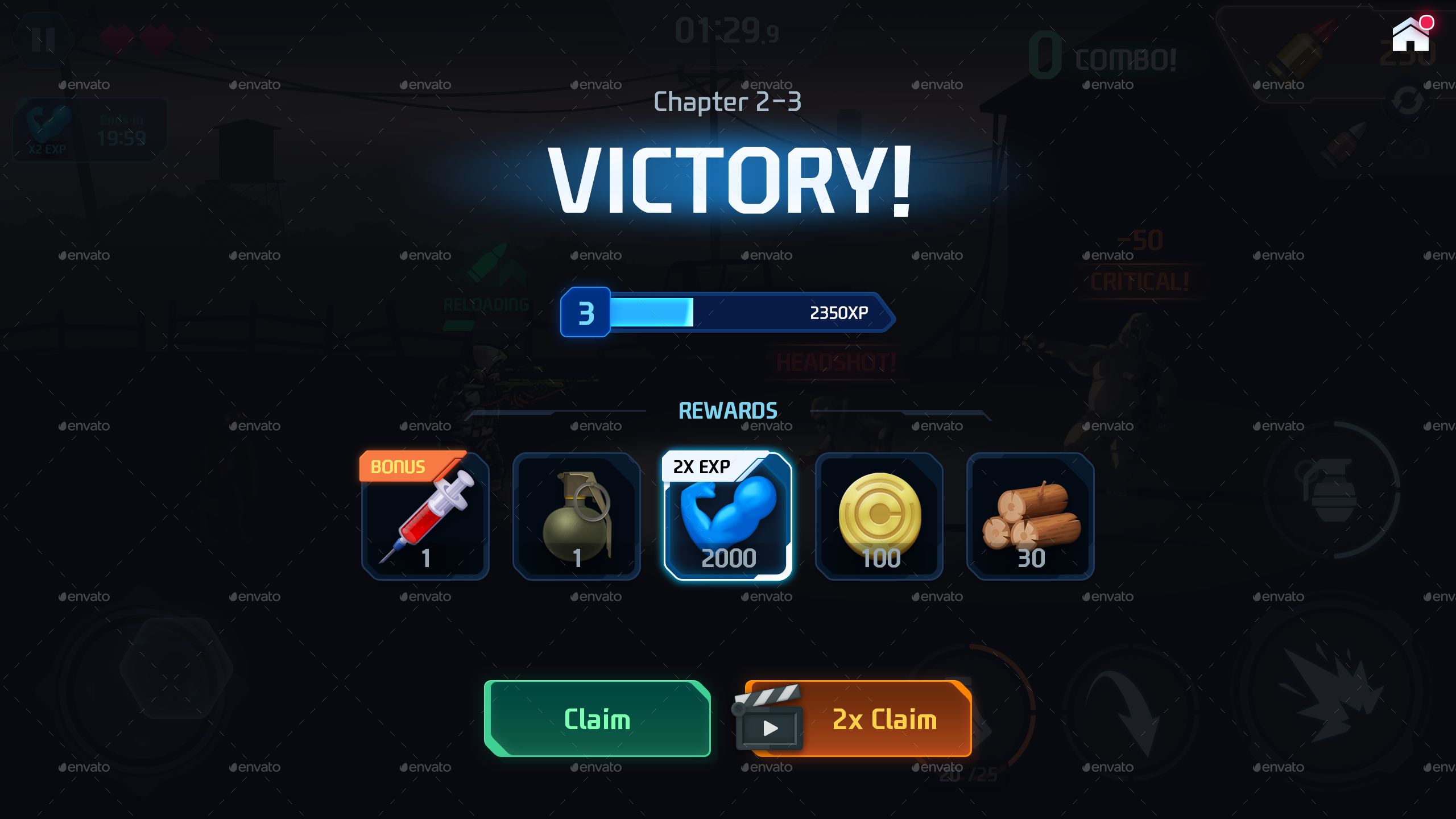Select the grenade reward card

coord(576,518)
